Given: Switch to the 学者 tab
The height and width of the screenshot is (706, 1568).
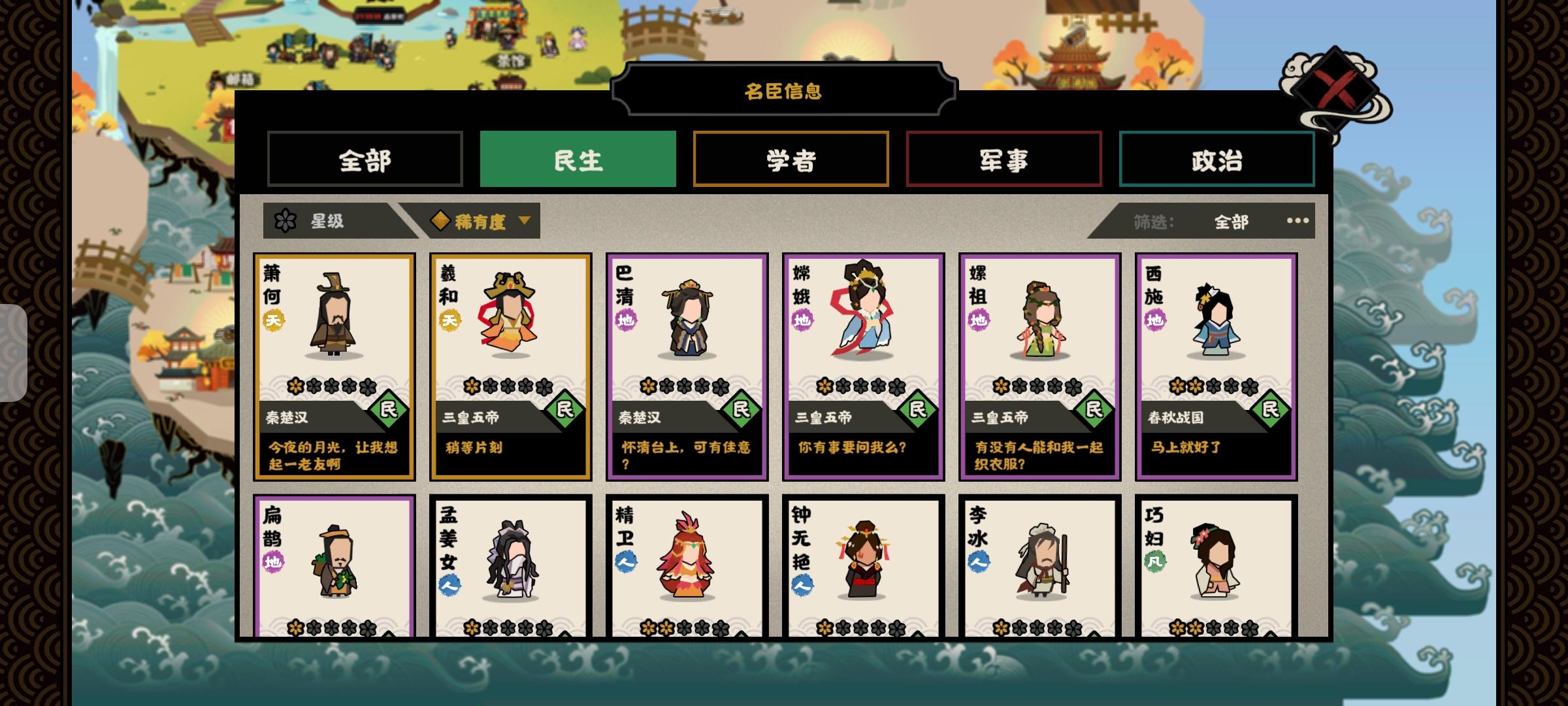Looking at the screenshot, I should tap(791, 160).
